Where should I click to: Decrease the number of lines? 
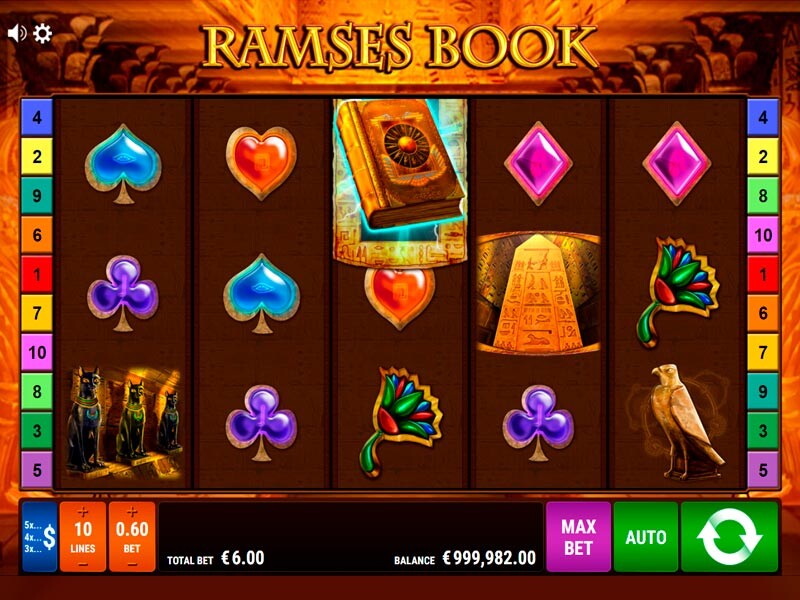pyautogui.click(x=83, y=563)
